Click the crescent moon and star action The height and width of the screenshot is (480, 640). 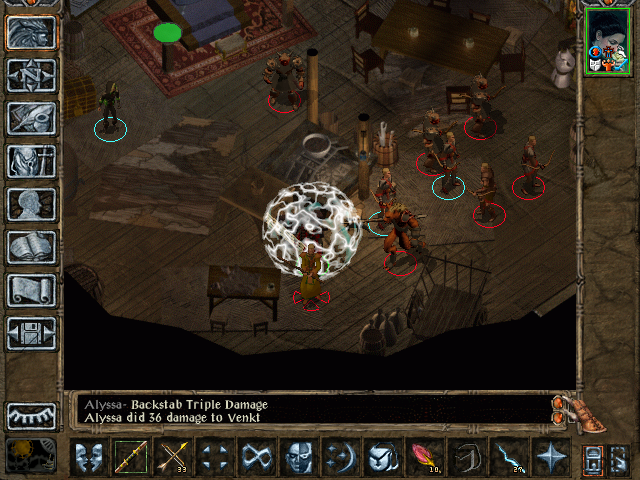click(341, 458)
